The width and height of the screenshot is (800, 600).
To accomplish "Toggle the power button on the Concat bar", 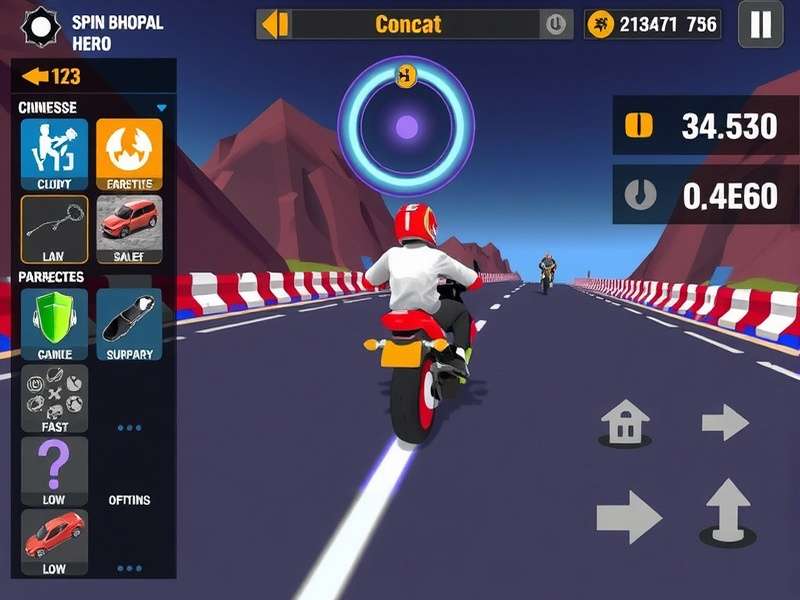I will (x=554, y=24).
